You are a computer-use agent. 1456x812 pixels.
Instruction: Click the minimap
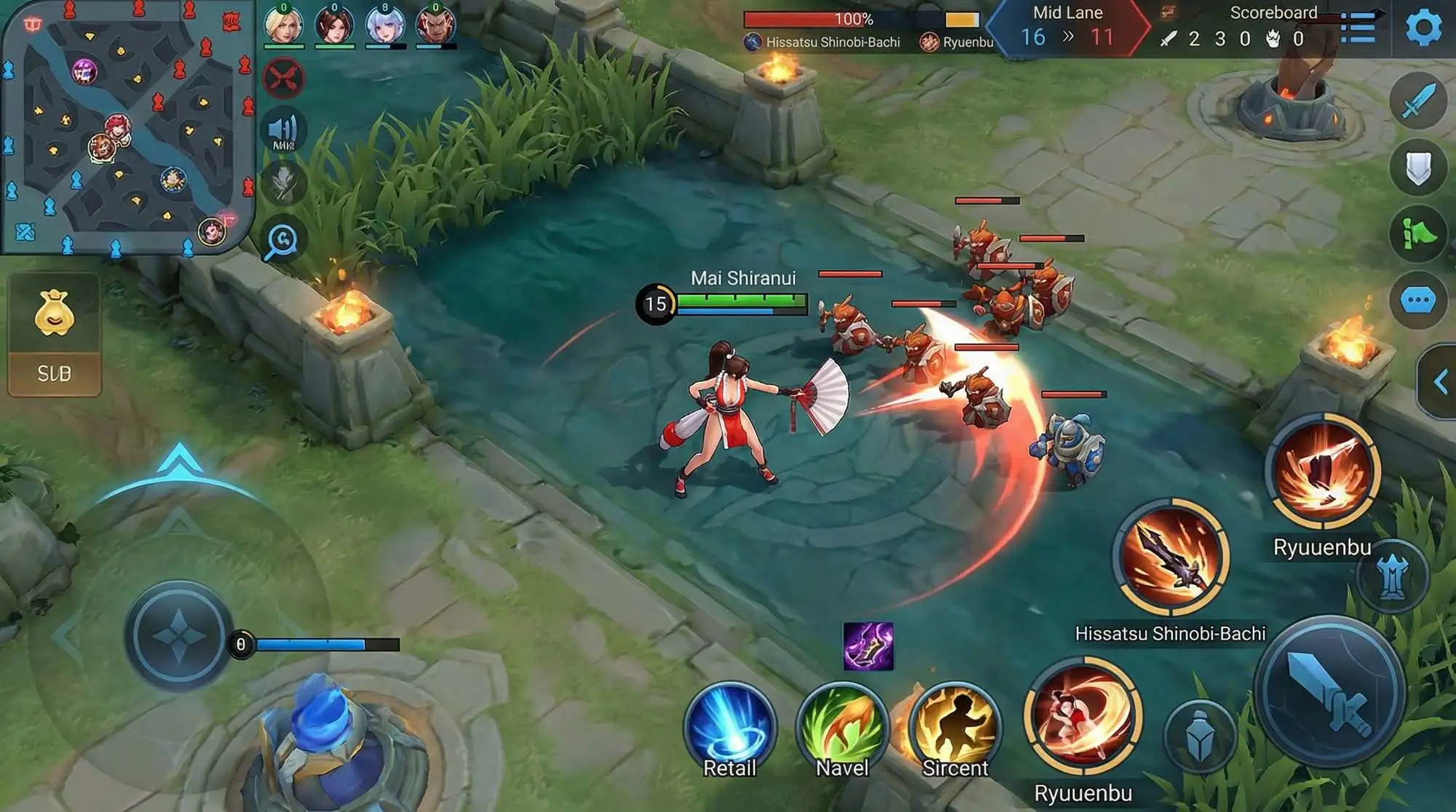coord(127,127)
